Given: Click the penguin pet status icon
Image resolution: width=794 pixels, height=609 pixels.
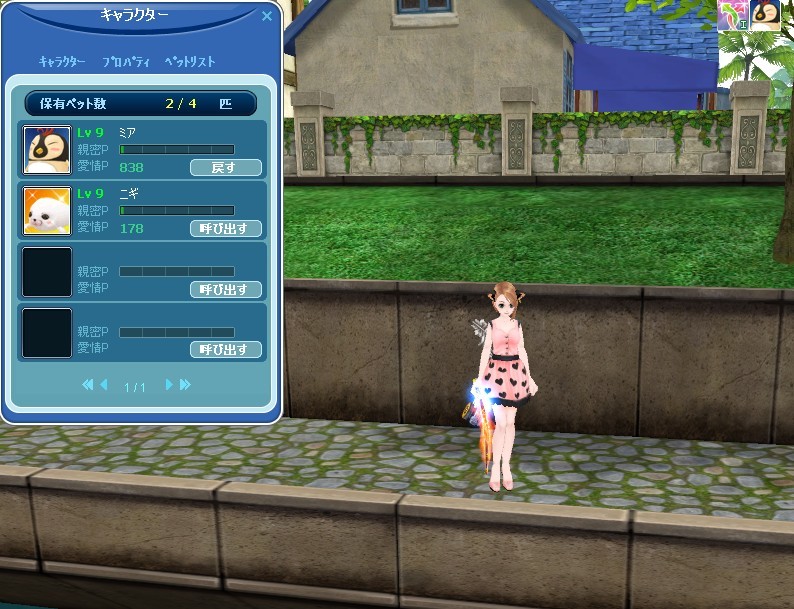Looking at the screenshot, I should pyautogui.click(x=766, y=13).
